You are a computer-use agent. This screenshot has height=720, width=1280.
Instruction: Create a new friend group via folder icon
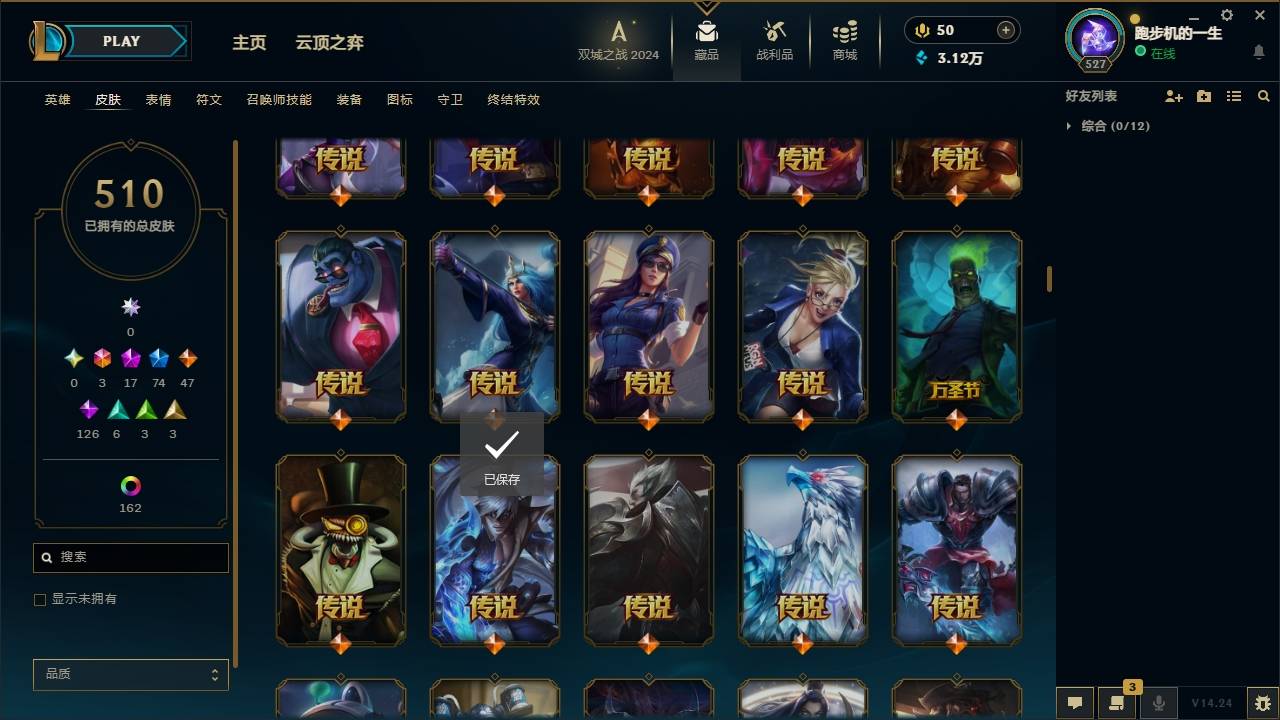coord(1204,96)
